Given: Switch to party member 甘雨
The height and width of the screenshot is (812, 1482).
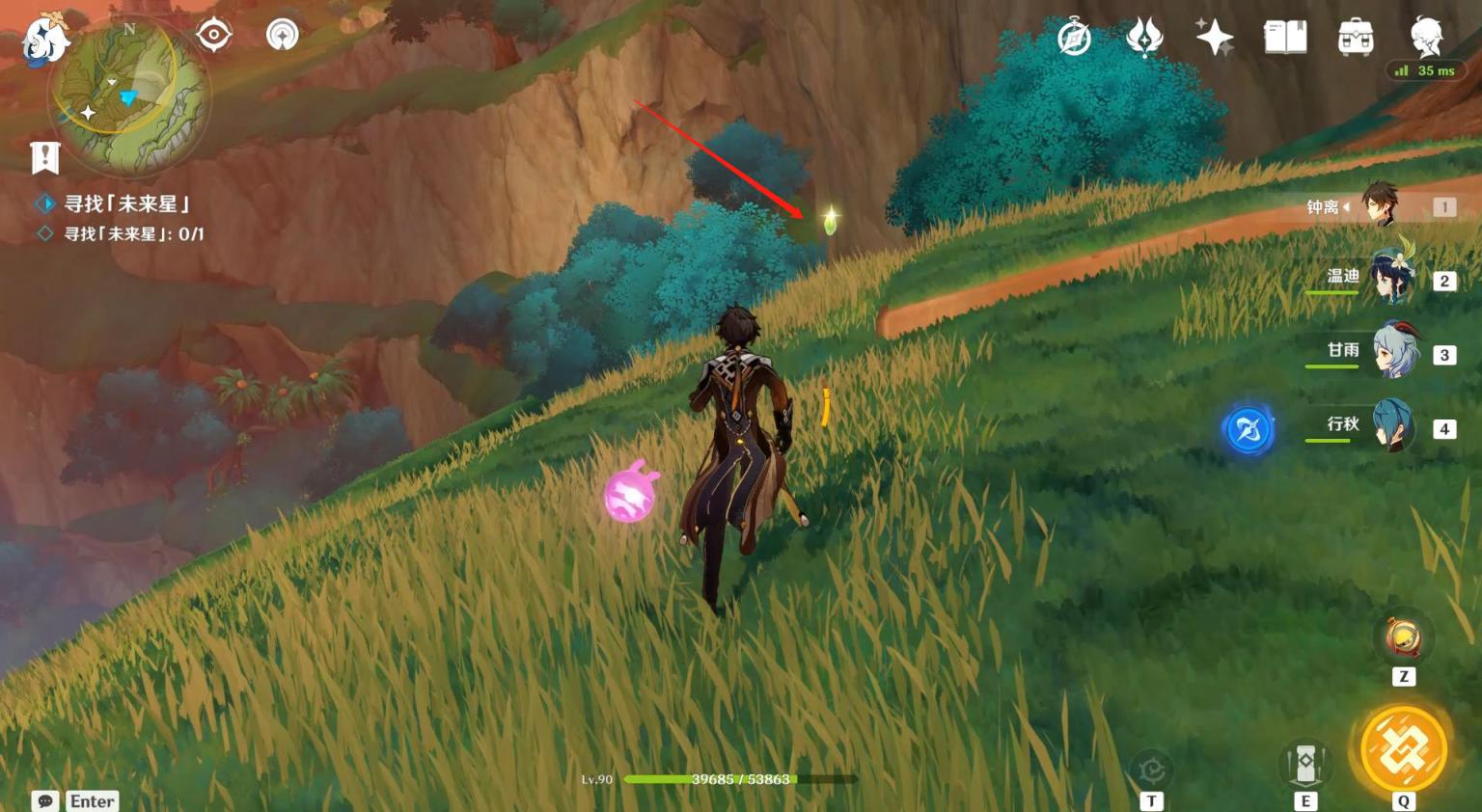Looking at the screenshot, I should tap(1393, 352).
